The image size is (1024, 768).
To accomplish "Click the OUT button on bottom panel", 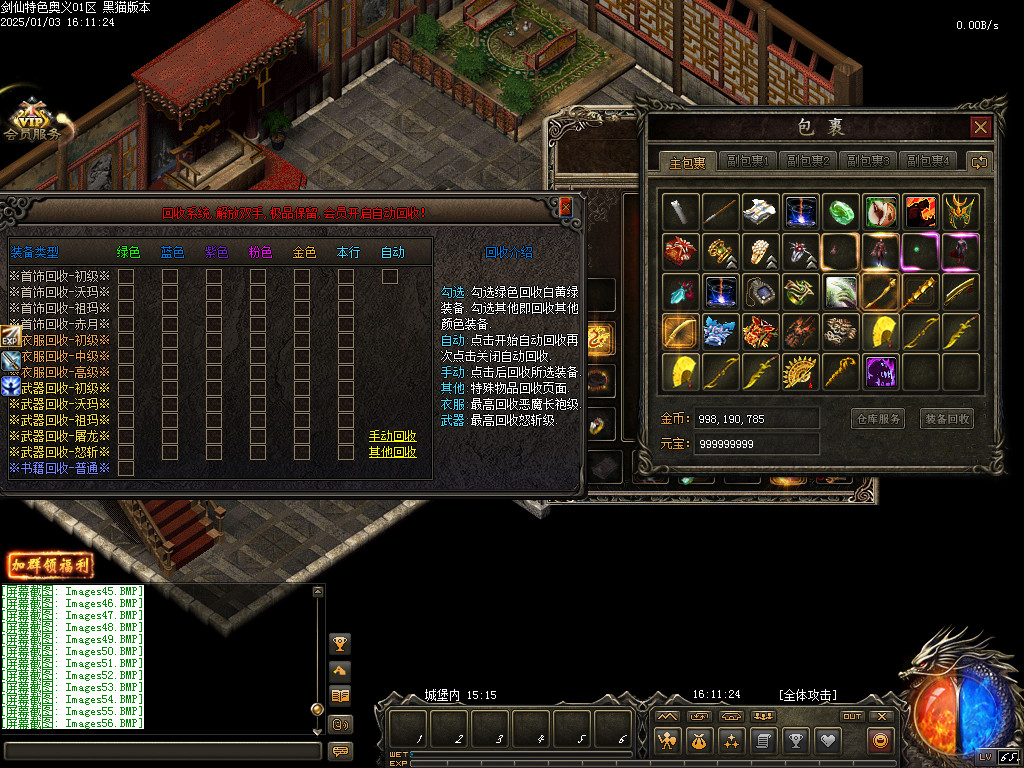I will point(852,716).
